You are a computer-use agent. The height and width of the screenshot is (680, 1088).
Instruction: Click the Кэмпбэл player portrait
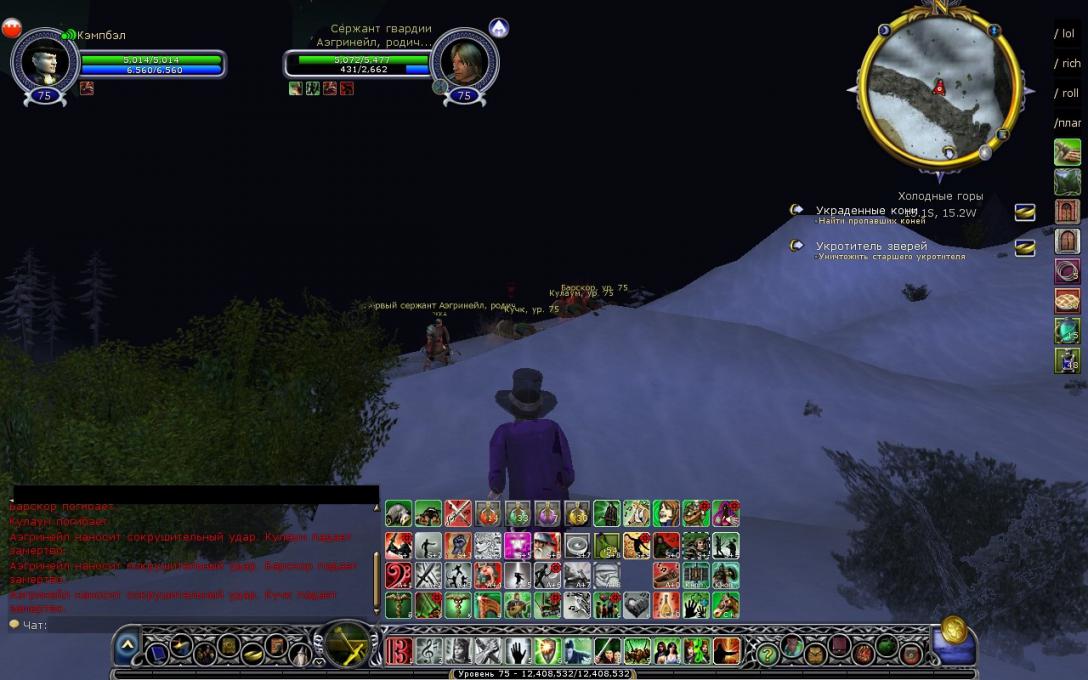[x=45, y=62]
